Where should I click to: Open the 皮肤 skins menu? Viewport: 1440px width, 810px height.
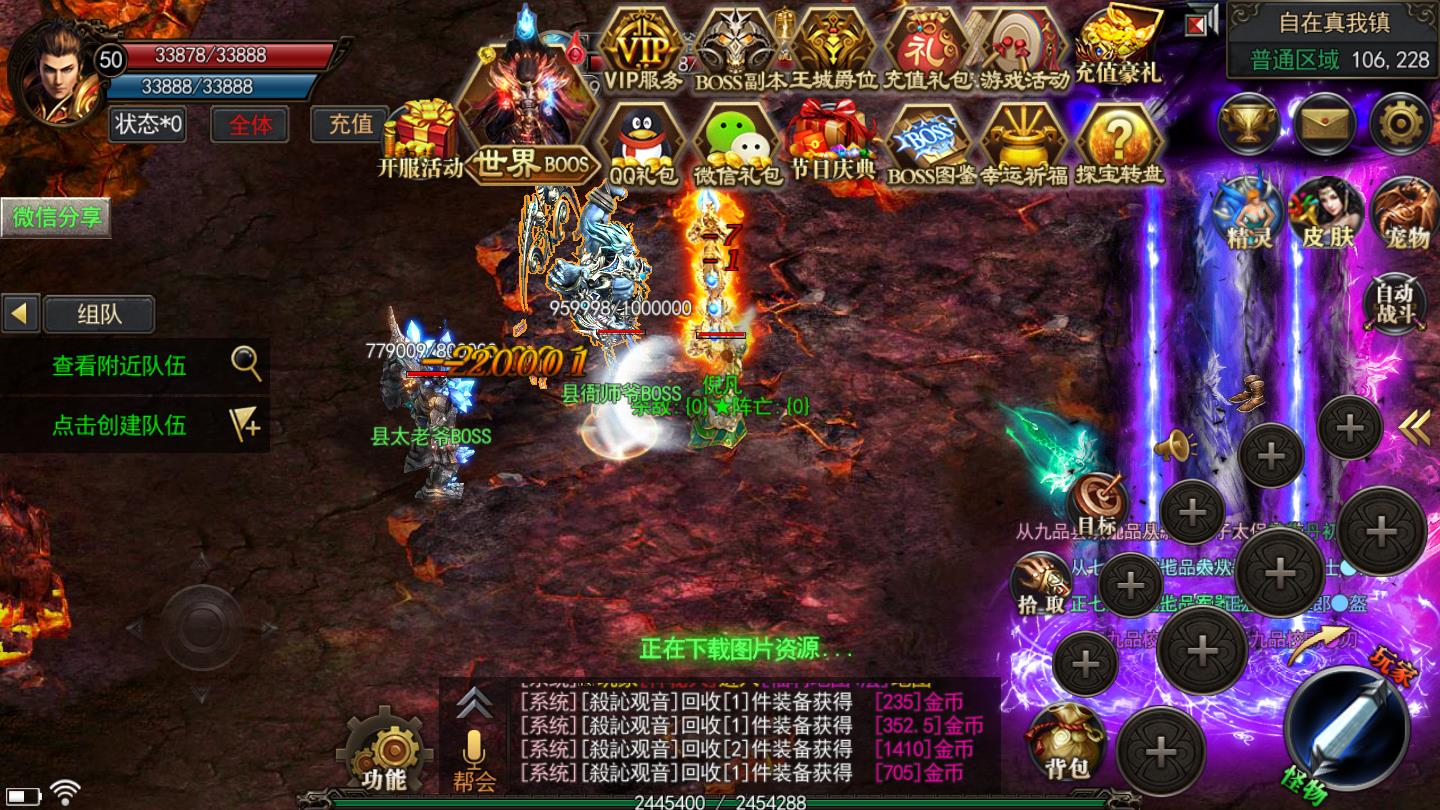[1326, 213]
